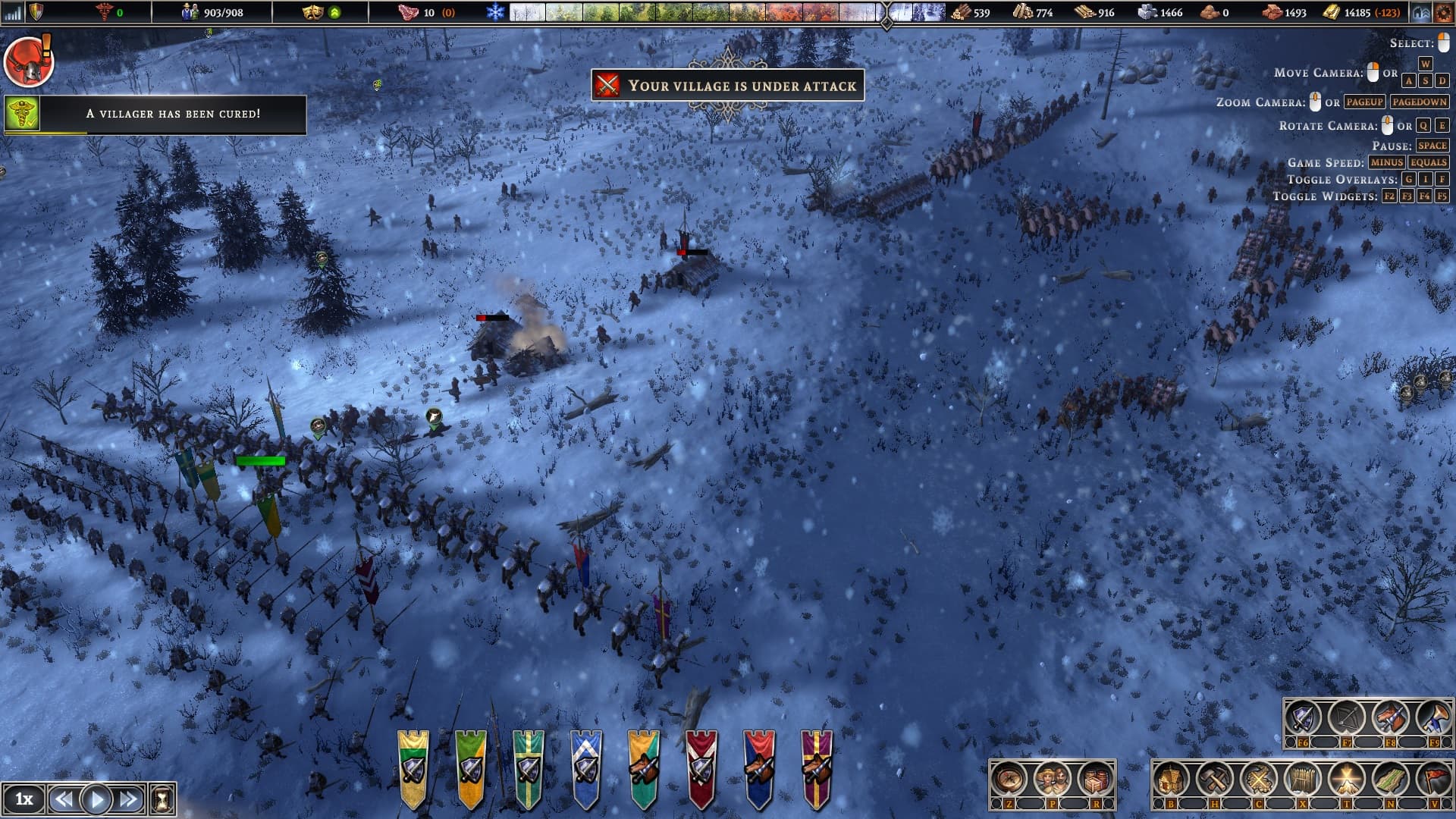This screenshot has width=1456, height=819.
Task: Open the villagers portrait panel
Action: pos(1052,780)
